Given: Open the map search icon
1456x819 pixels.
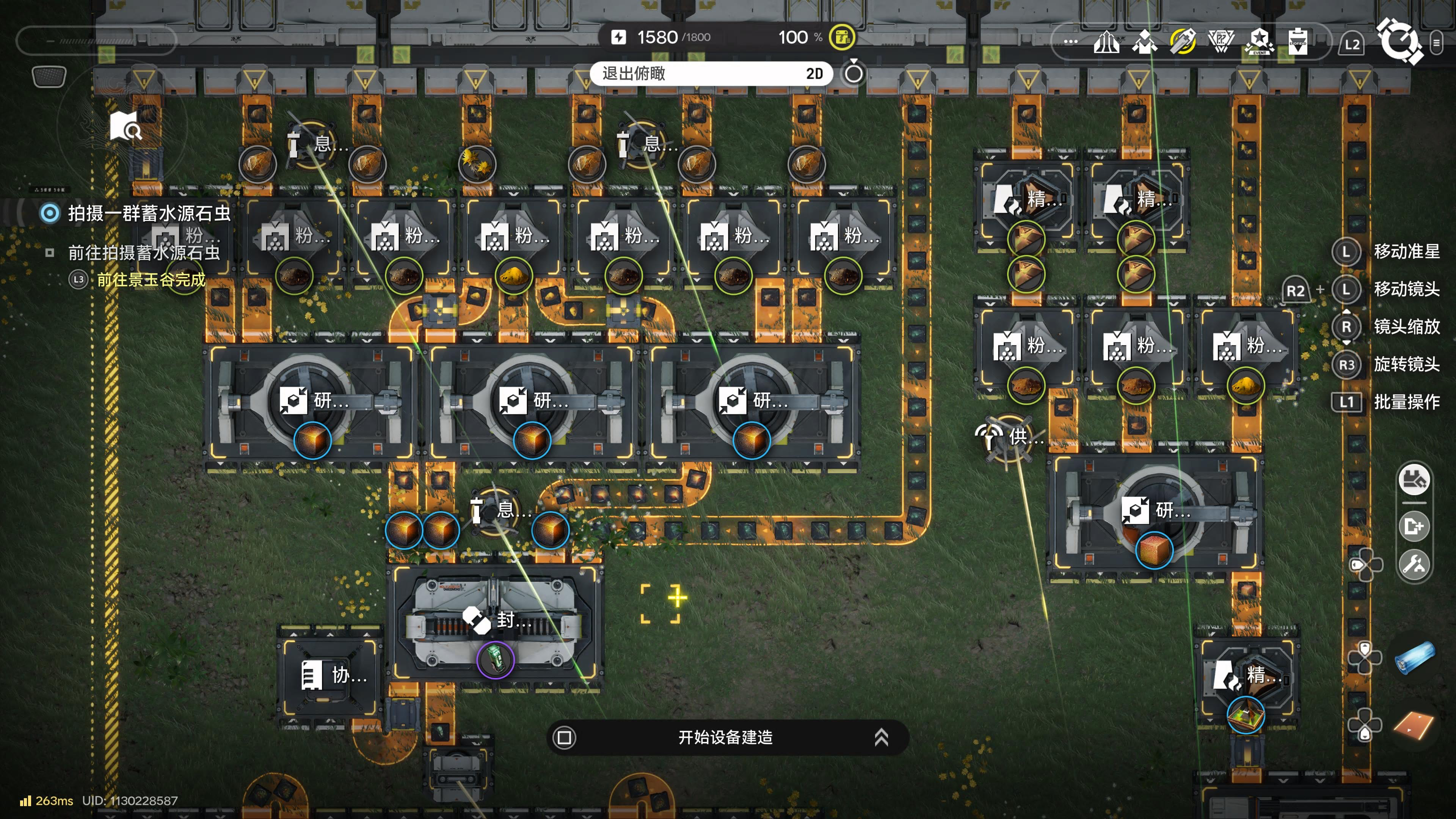Looking at the screenshot, I should pyautogui.click(x=126, y=127).
